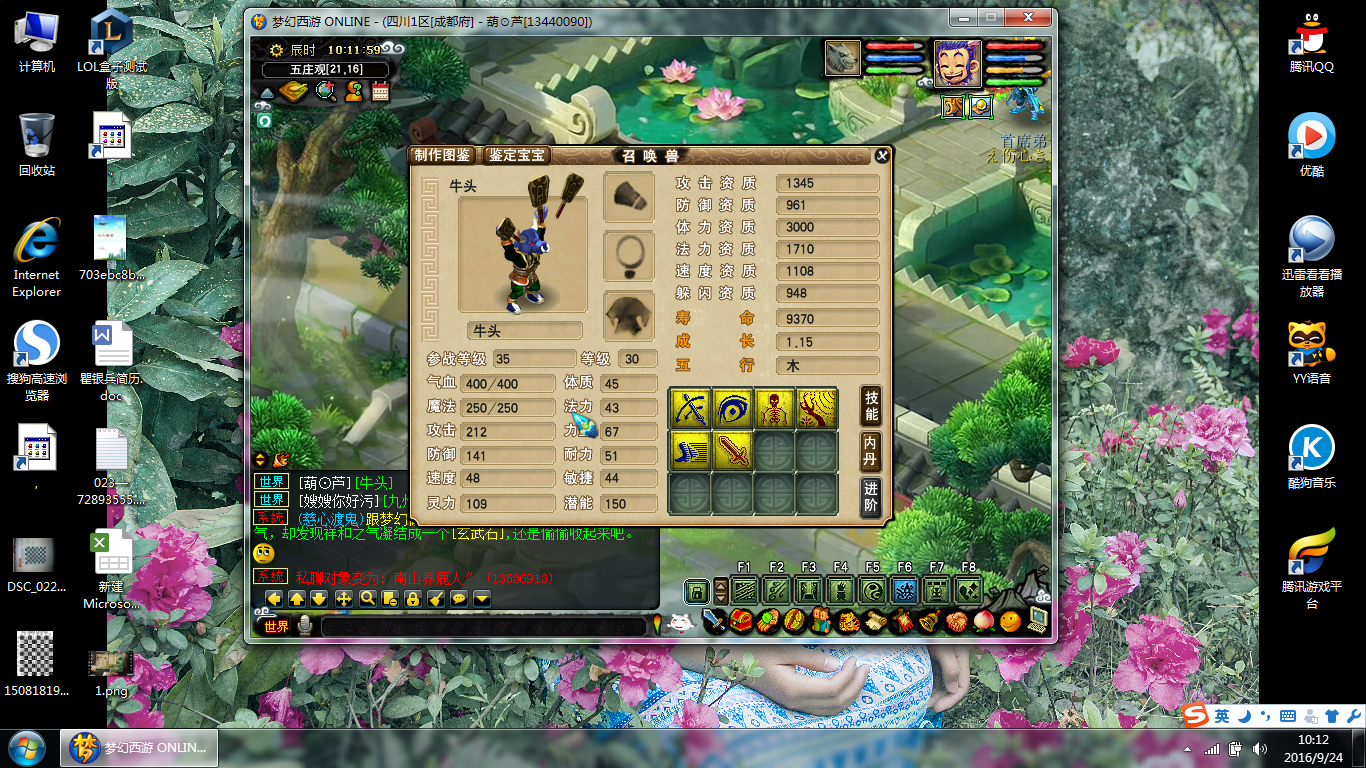Toggle the skill bar padlock
This screenshot has height=768, width=1366.
coord(696,590)
